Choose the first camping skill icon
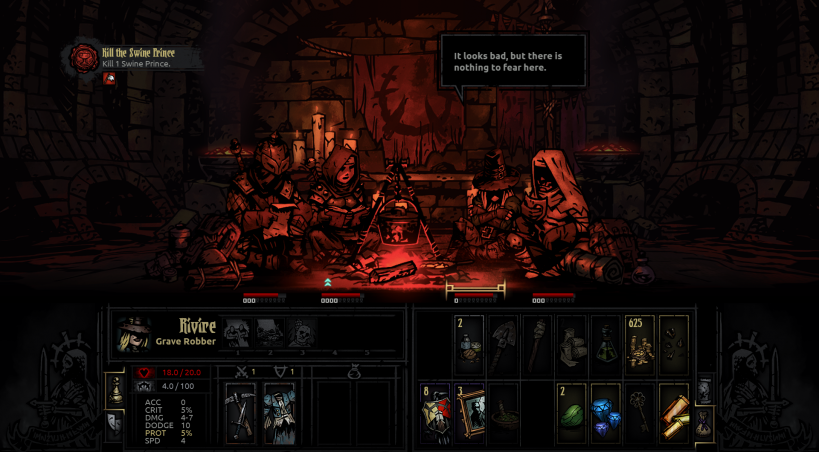This screenshot has width=819, height=452. 237,332
